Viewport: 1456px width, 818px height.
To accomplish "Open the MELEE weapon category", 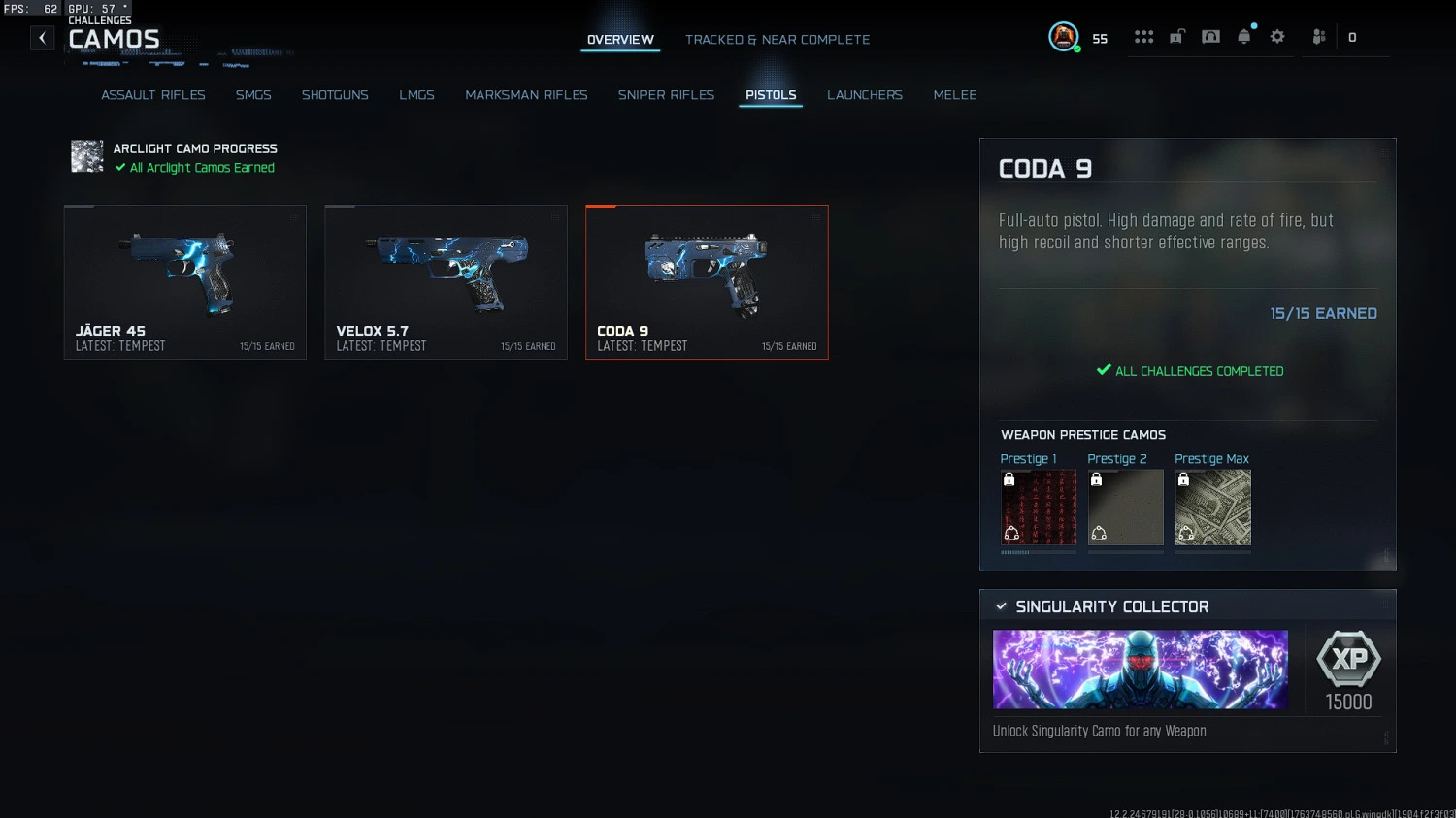I will point(954,94).
